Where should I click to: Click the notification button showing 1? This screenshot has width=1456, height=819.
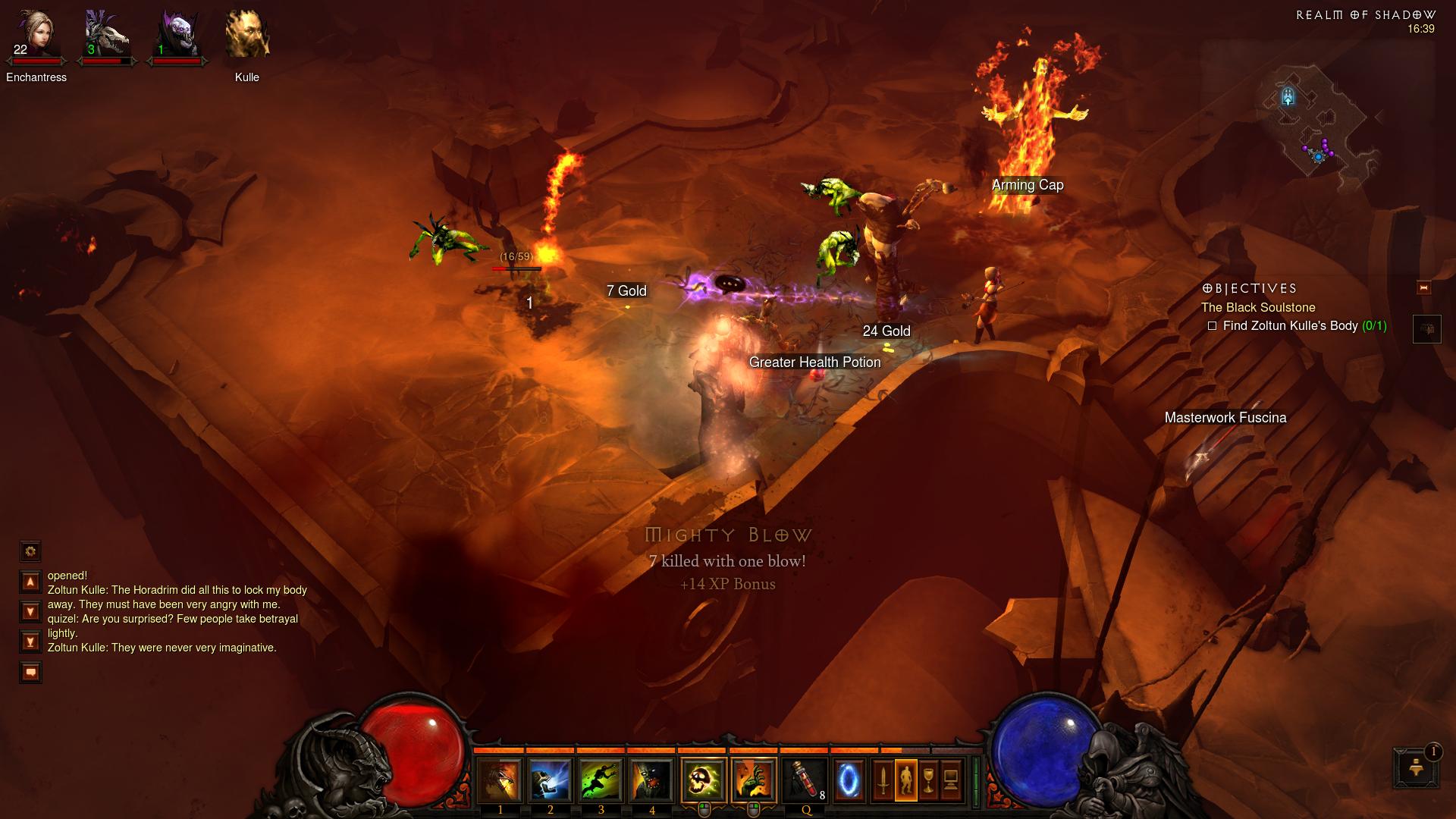tap(1415, 767)
